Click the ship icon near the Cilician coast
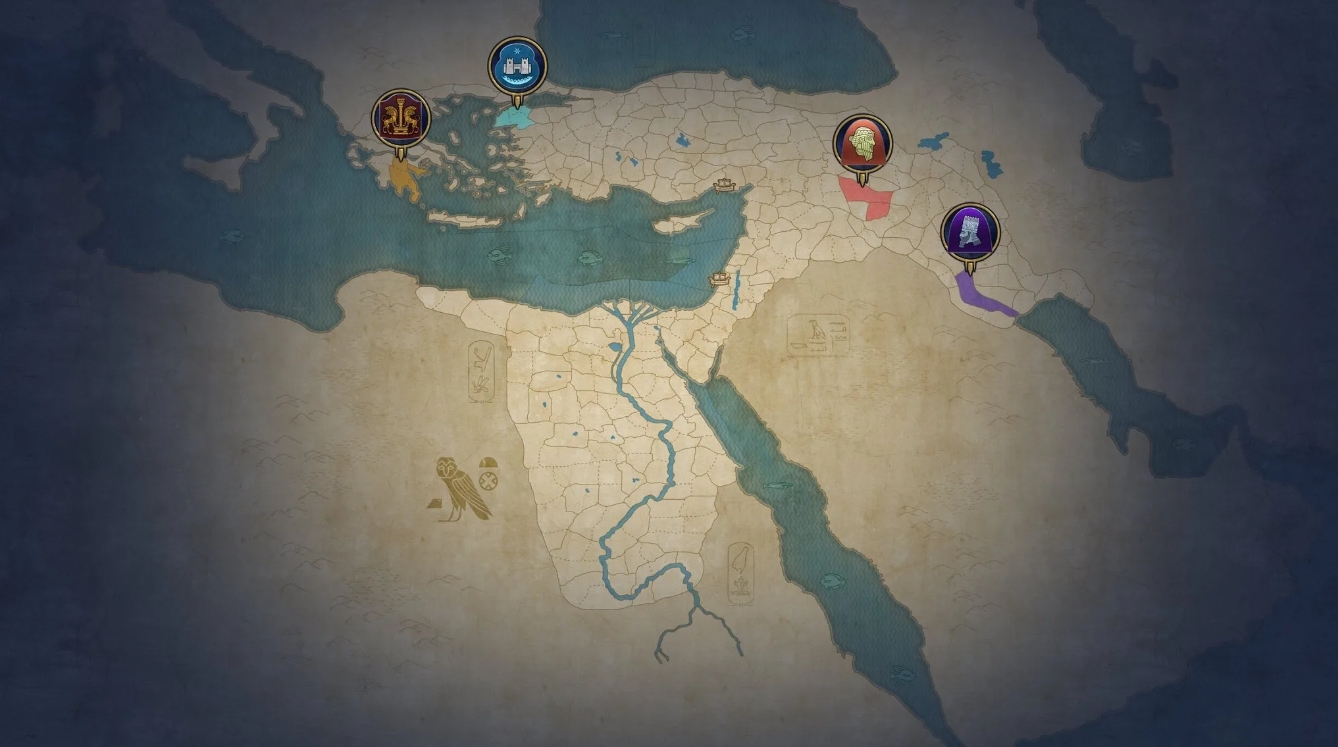The height and width of the screenshot is (747, 1338). [x=724, y=187]
